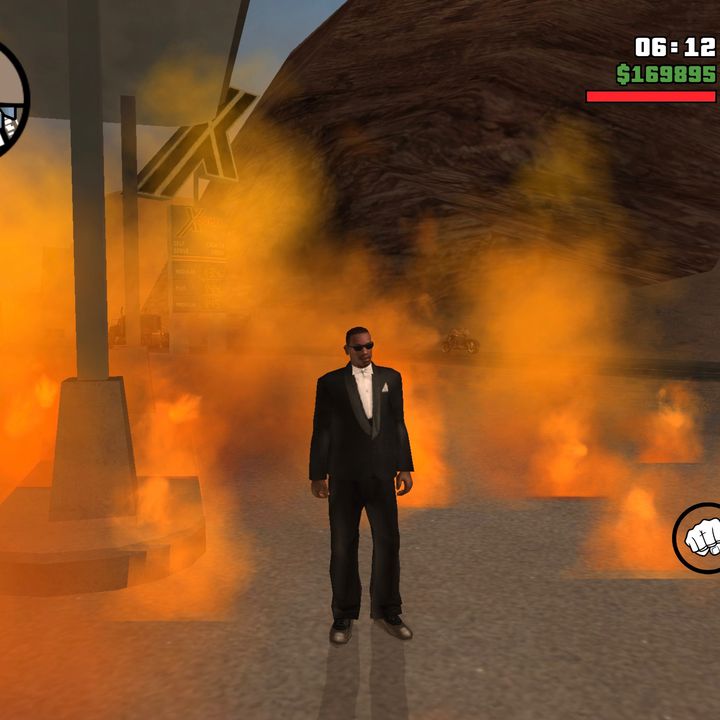The height and width of the screenshot is (720, 720).
Task: Open the circular radar minimap
Action: (8, 100)
